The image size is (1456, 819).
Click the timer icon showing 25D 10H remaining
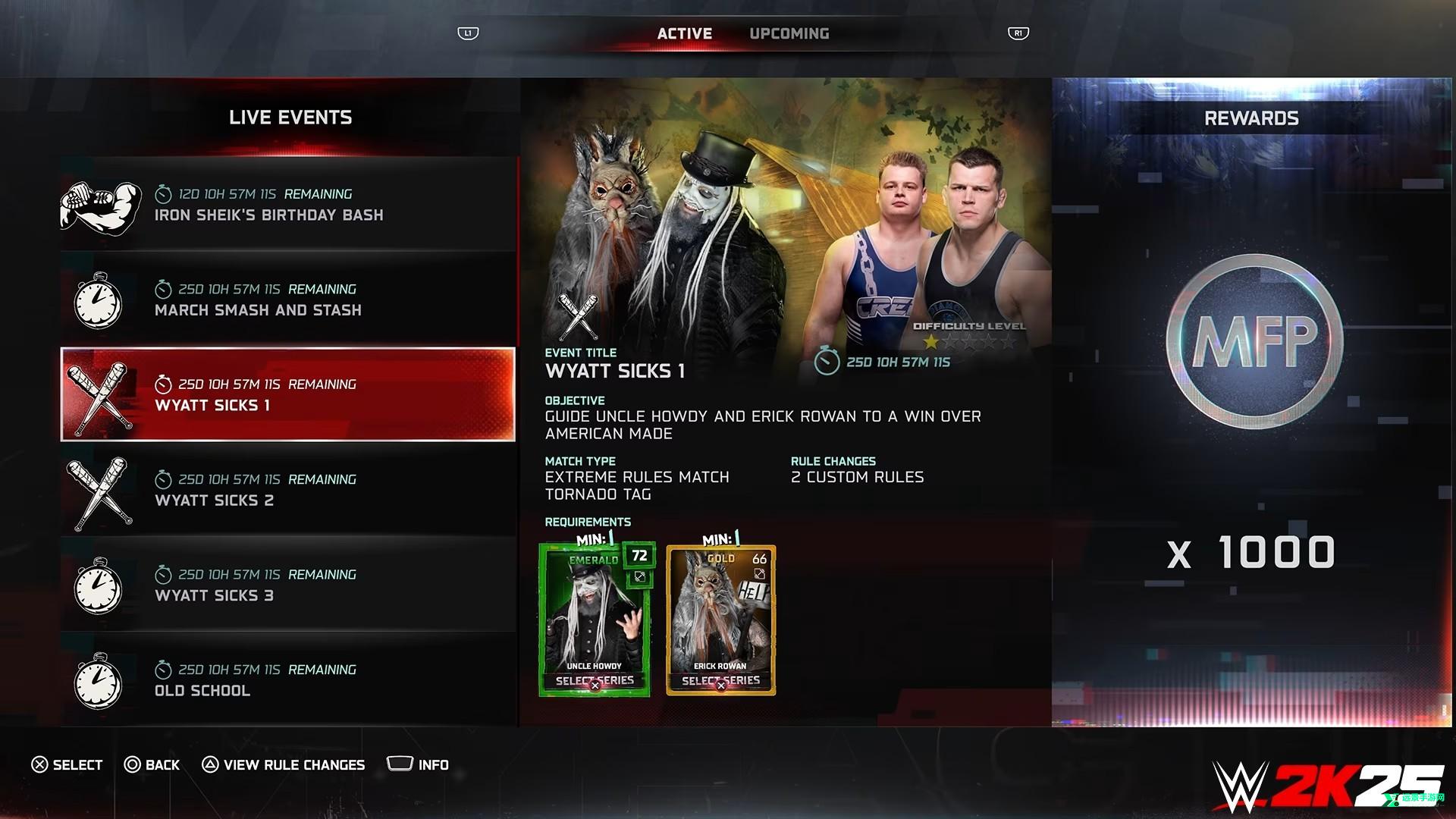826,362
